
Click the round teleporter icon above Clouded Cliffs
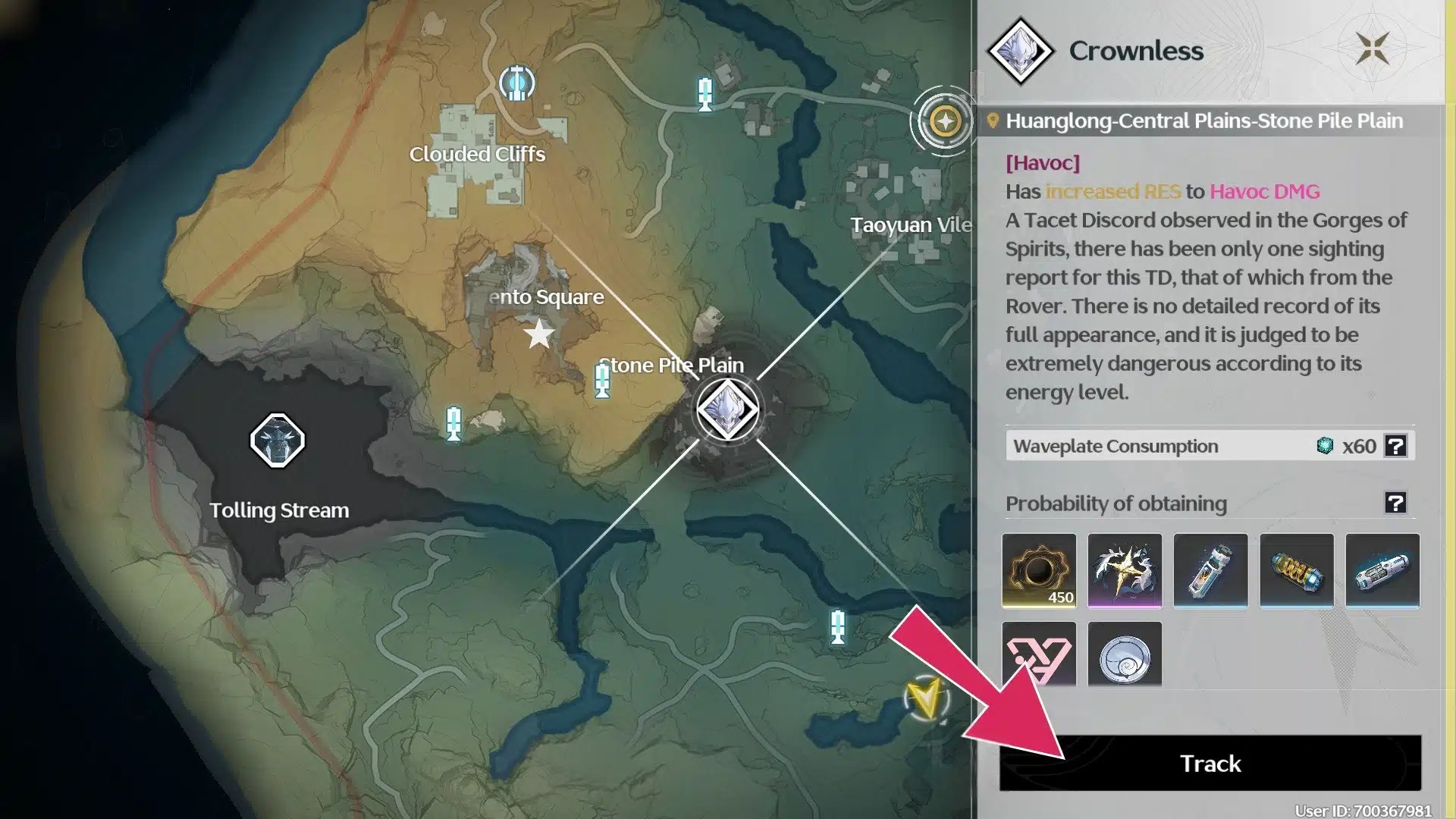click(517, 83)
